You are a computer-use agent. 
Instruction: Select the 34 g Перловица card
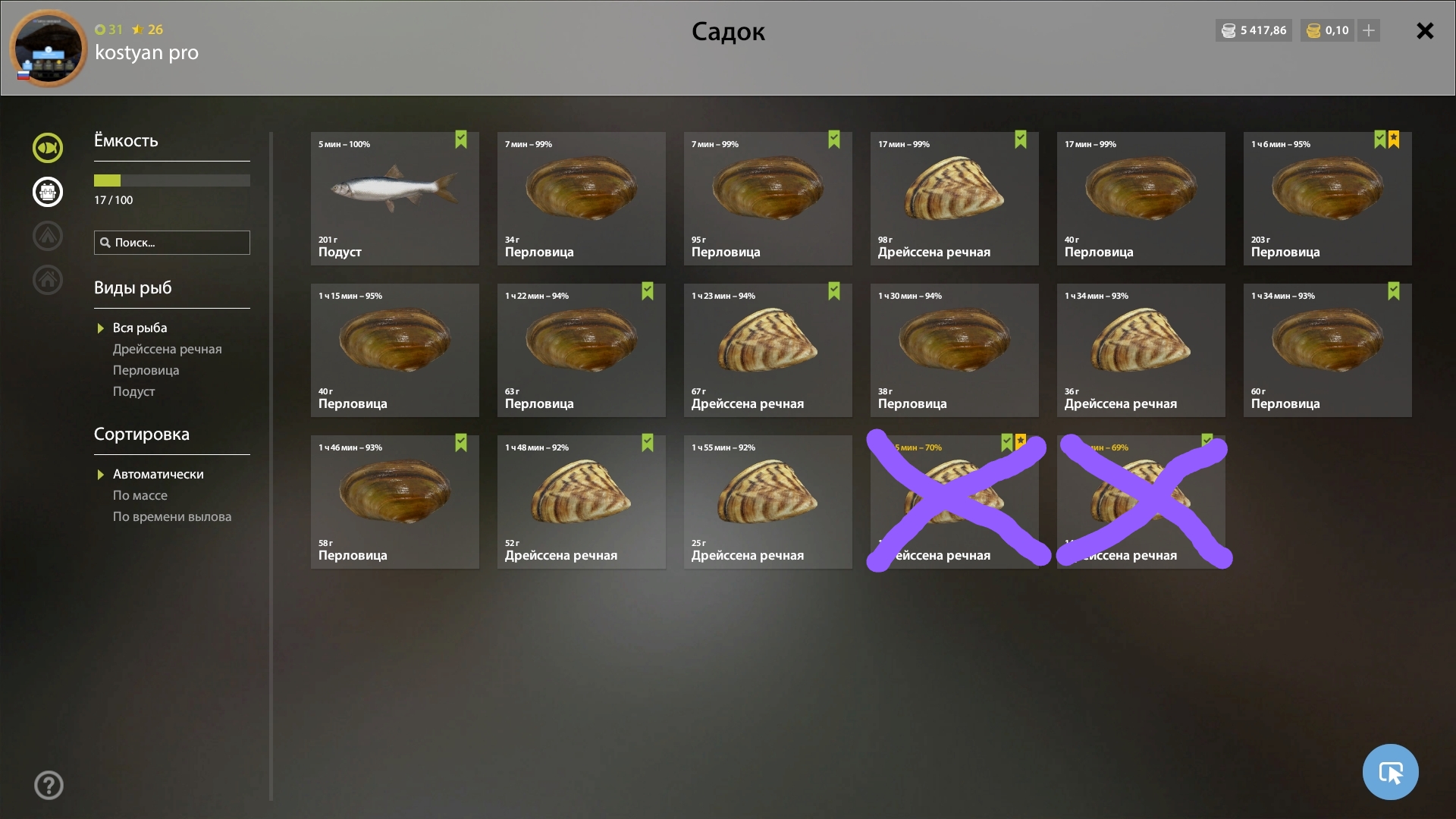pyautogui.click(x=581, y=199)
